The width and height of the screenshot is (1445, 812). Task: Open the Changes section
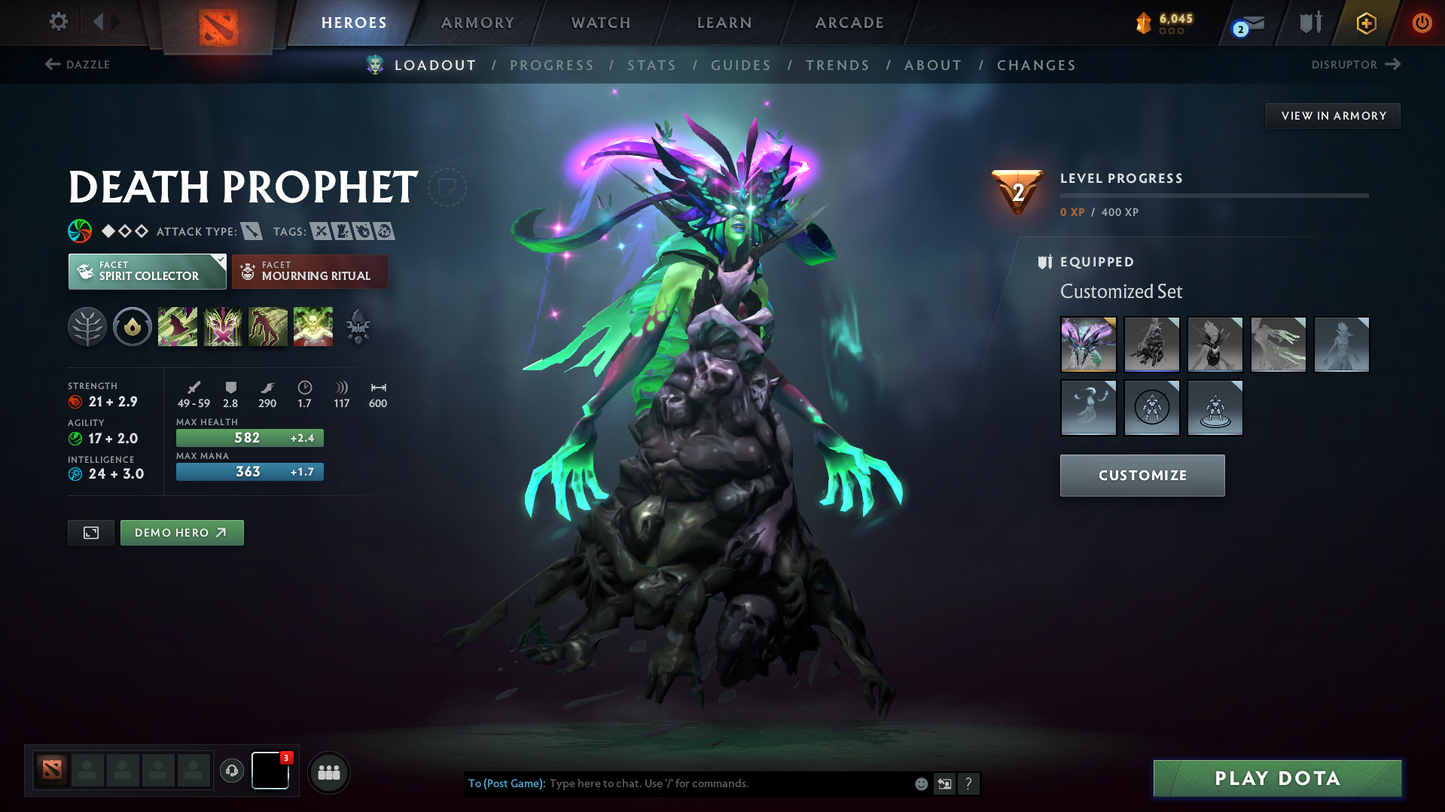pos(1035,65)
